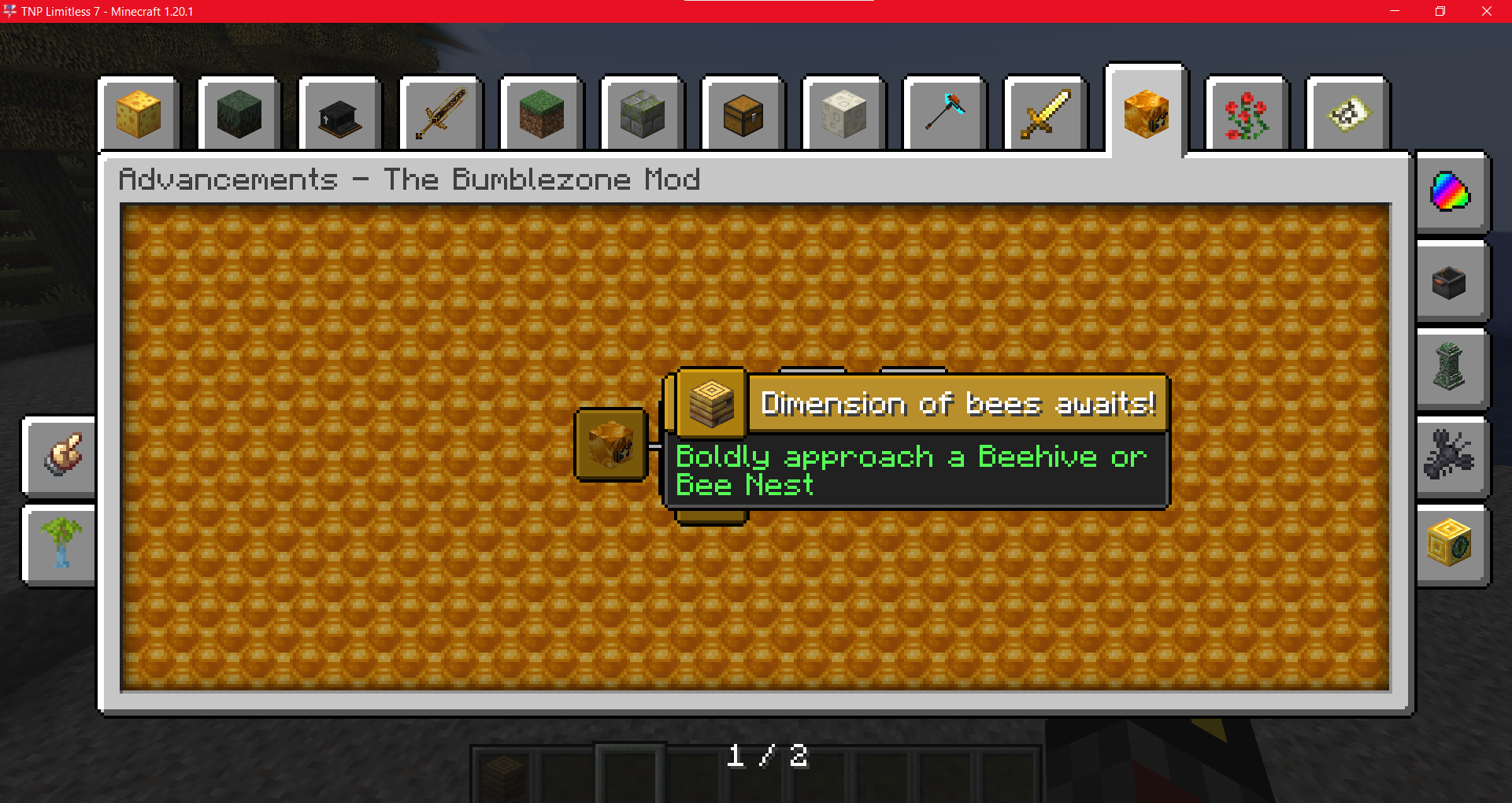Select the dark moss block mod tab

[239, 114]
